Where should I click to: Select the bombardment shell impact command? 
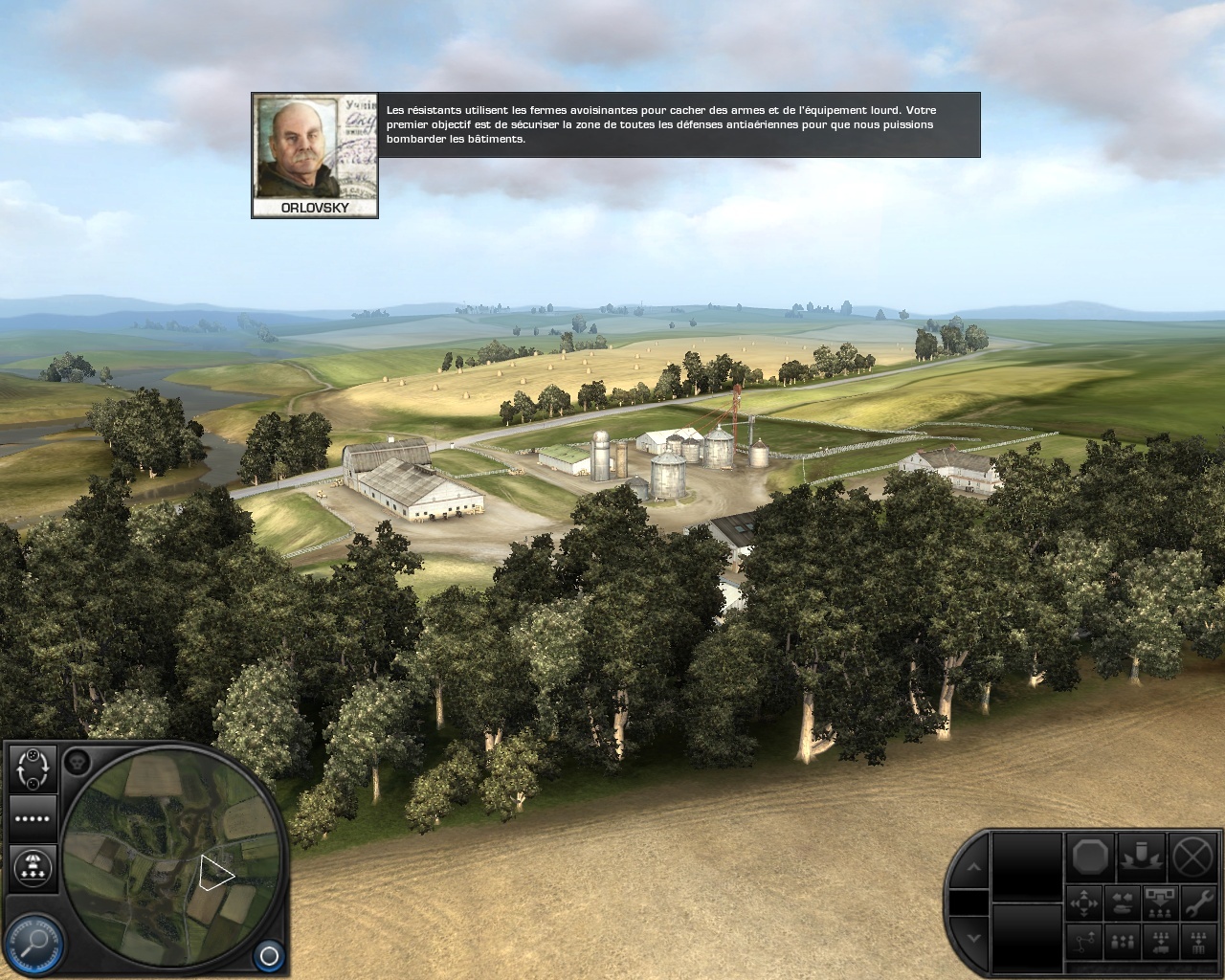tap(1141, 855)
